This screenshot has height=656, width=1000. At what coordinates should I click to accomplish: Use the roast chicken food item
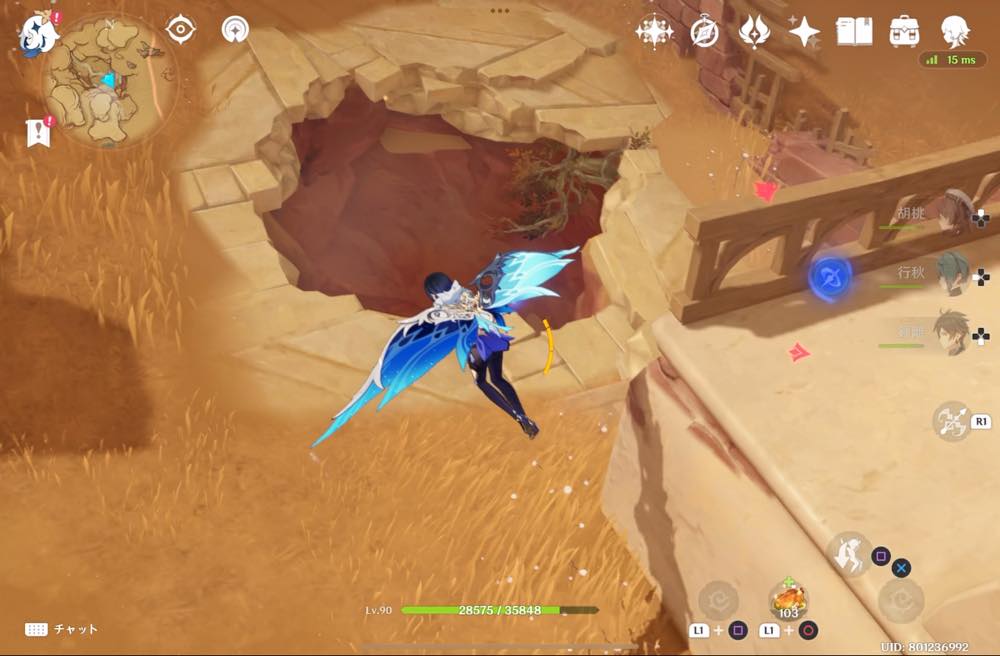(x=790, y=598)
